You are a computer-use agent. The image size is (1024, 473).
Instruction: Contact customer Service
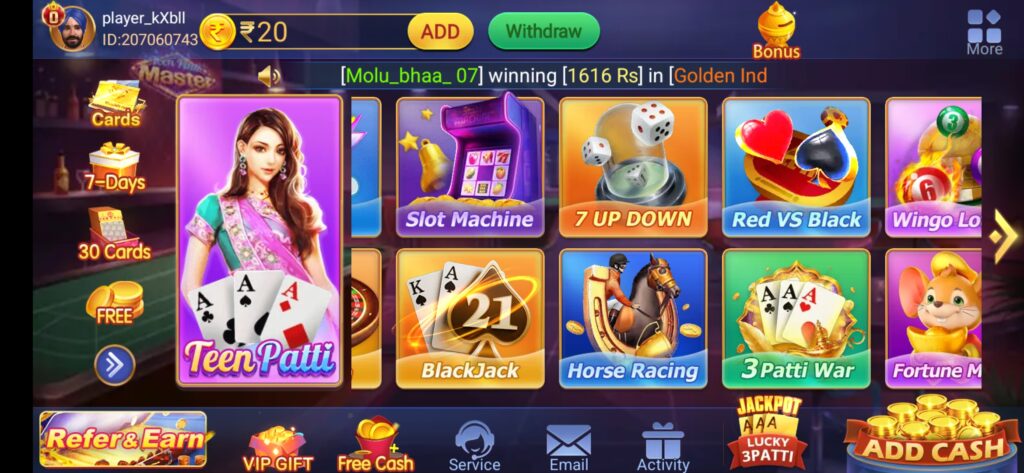[x=474, y=446]
